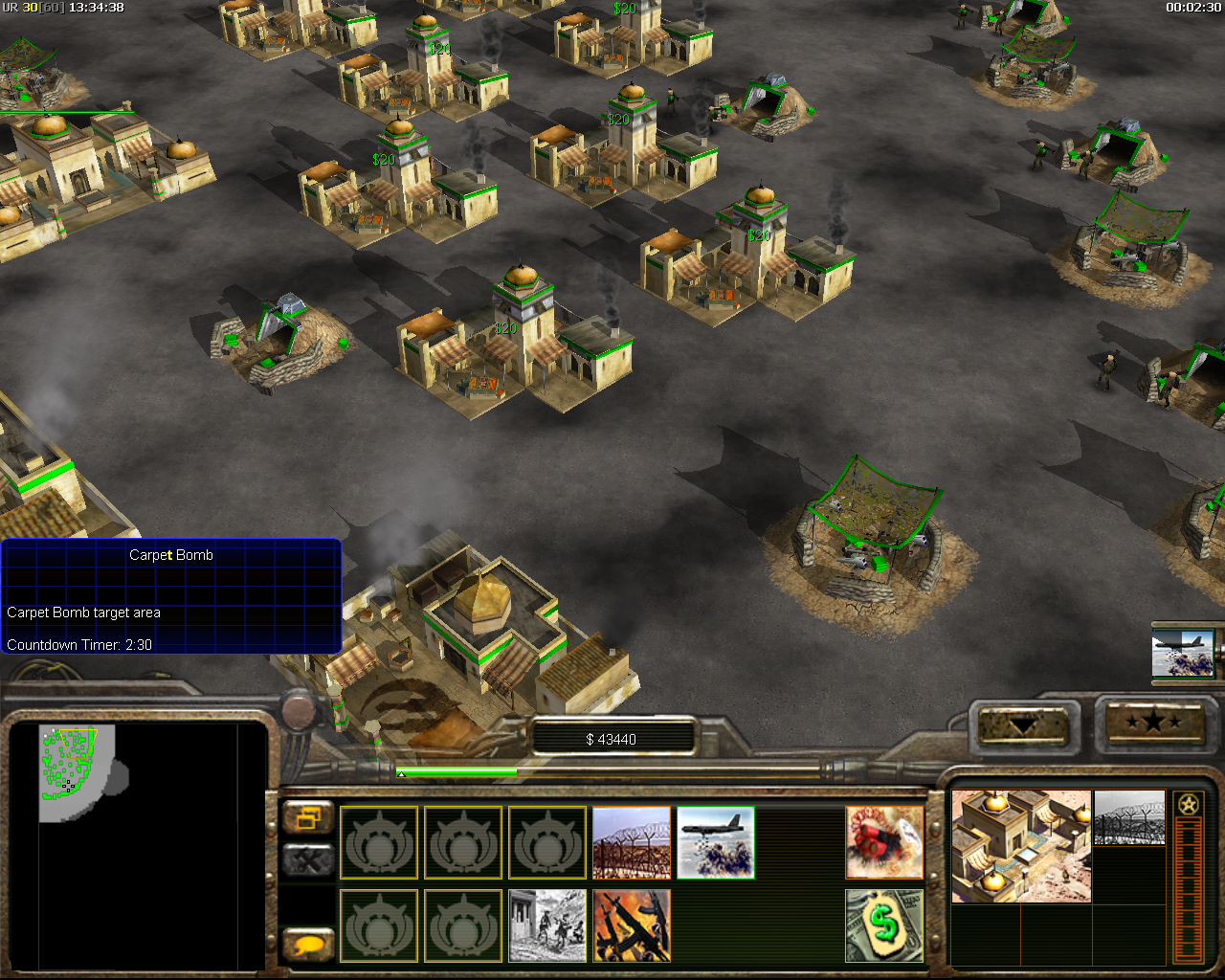Screen dimensions: 1225x980
Task: Choose the black-and-white ambush sketch icon
Action: pos(547,925)
